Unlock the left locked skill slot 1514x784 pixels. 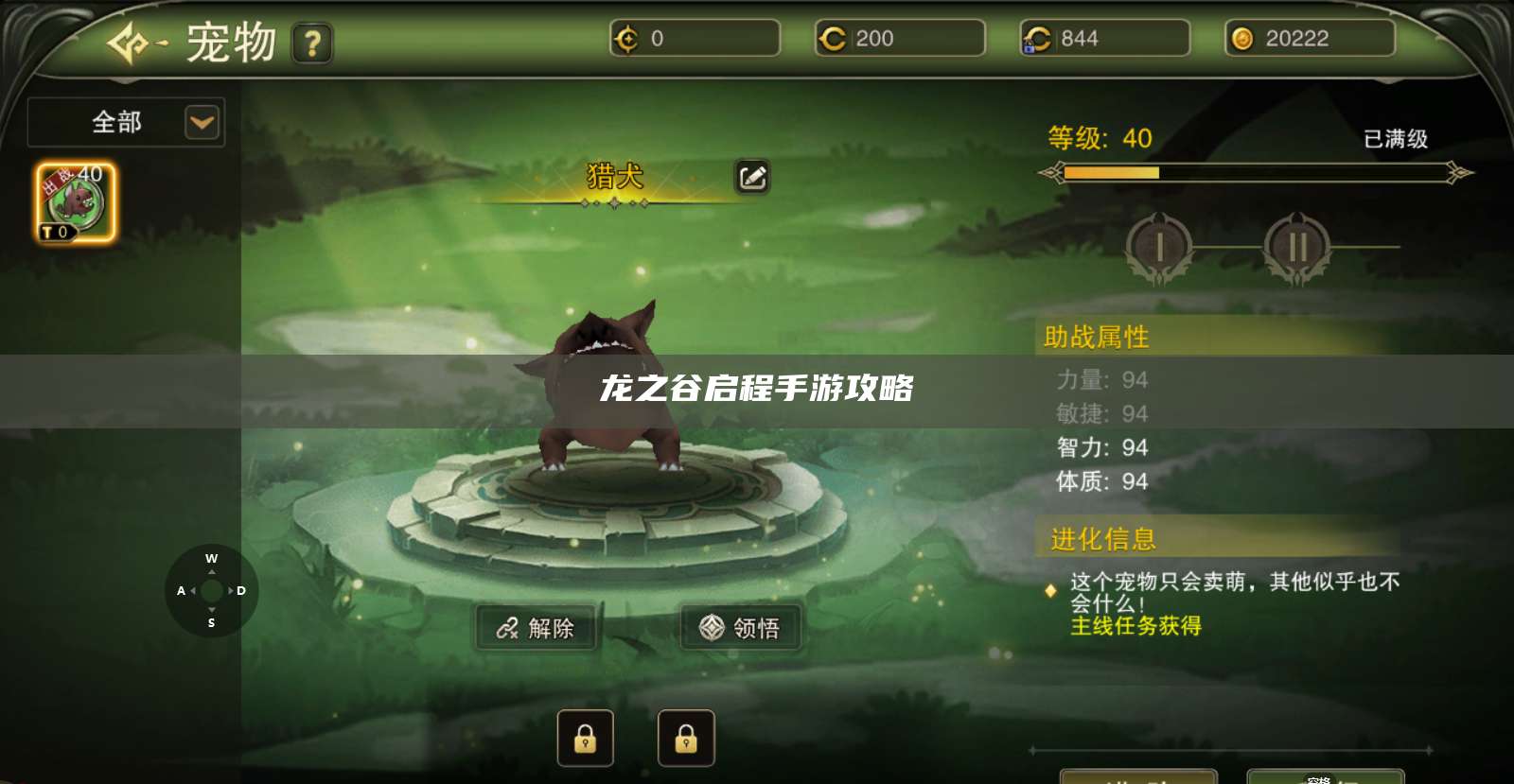click(585, 738)
